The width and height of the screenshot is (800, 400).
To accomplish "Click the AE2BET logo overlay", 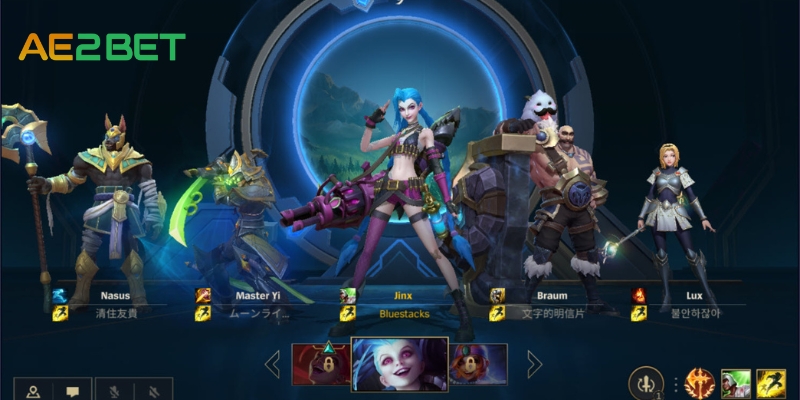I will click(x=102, y=47).
